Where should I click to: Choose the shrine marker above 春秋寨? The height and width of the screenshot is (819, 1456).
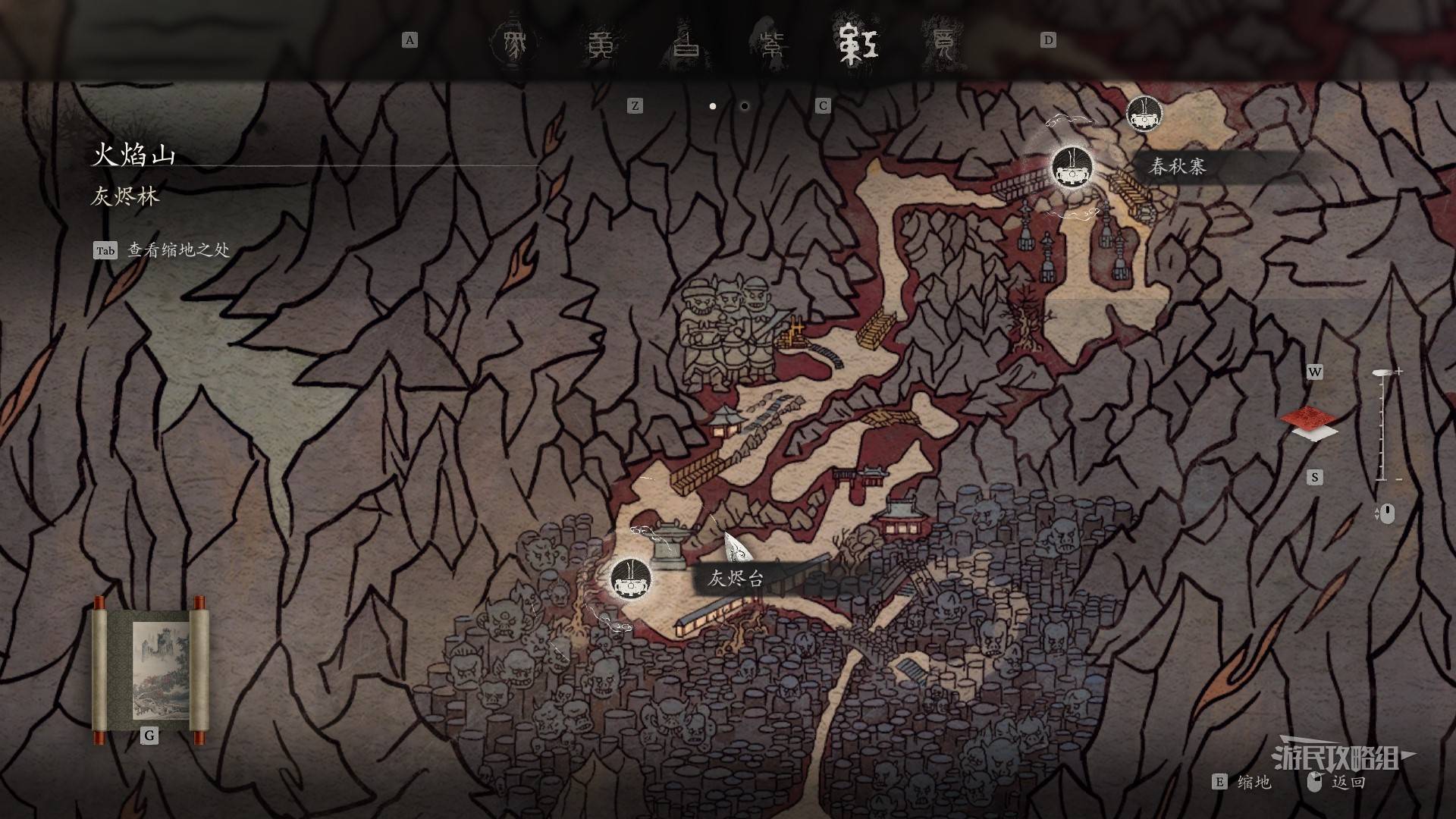coord(1145,115)
